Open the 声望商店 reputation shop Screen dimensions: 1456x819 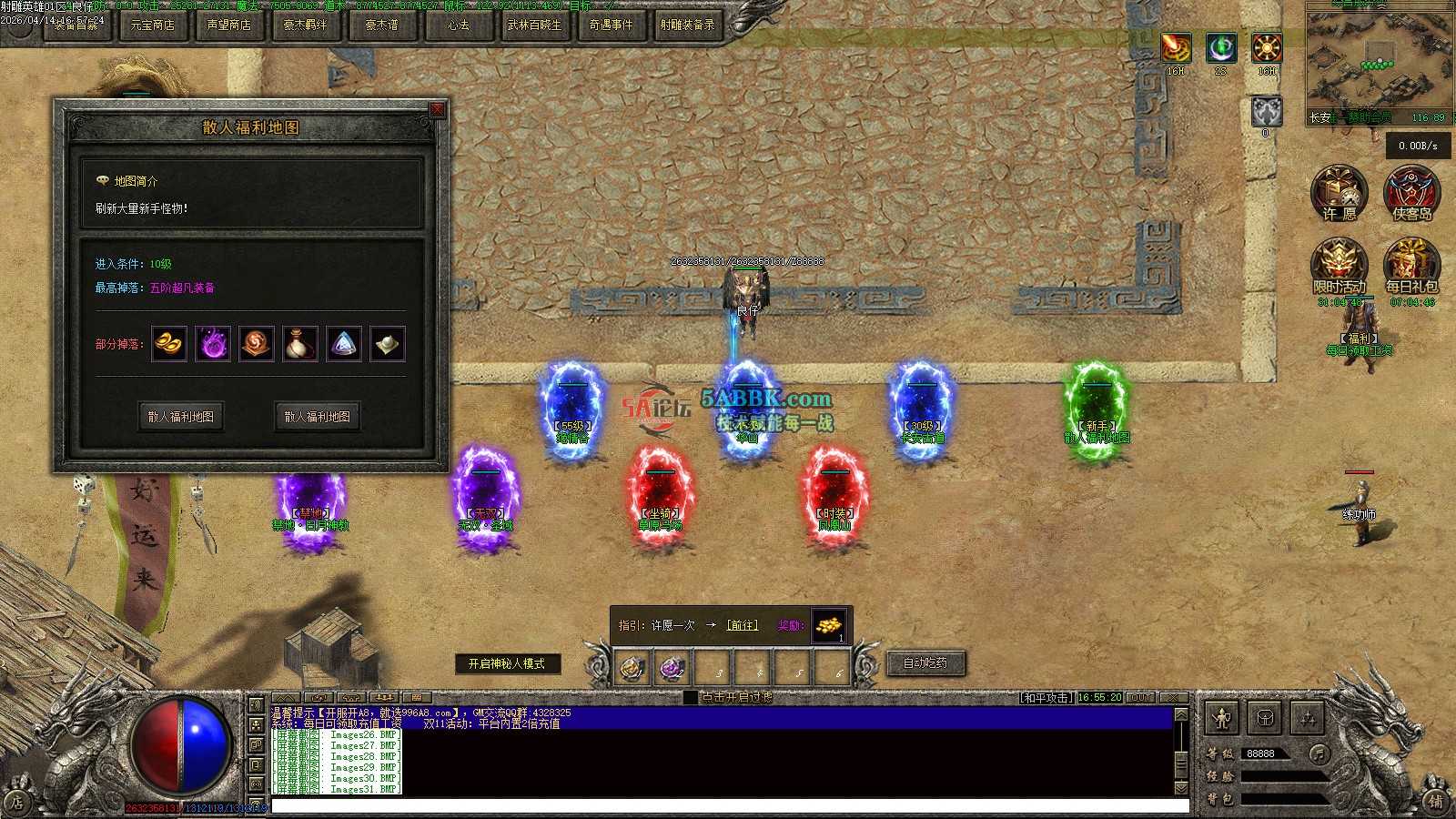pyautogui.click(x=228, y=25)
